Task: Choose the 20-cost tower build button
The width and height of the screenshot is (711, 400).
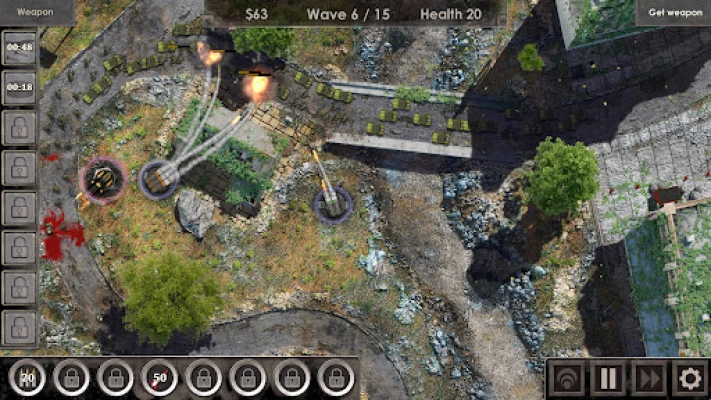Action: pos(29,378)
